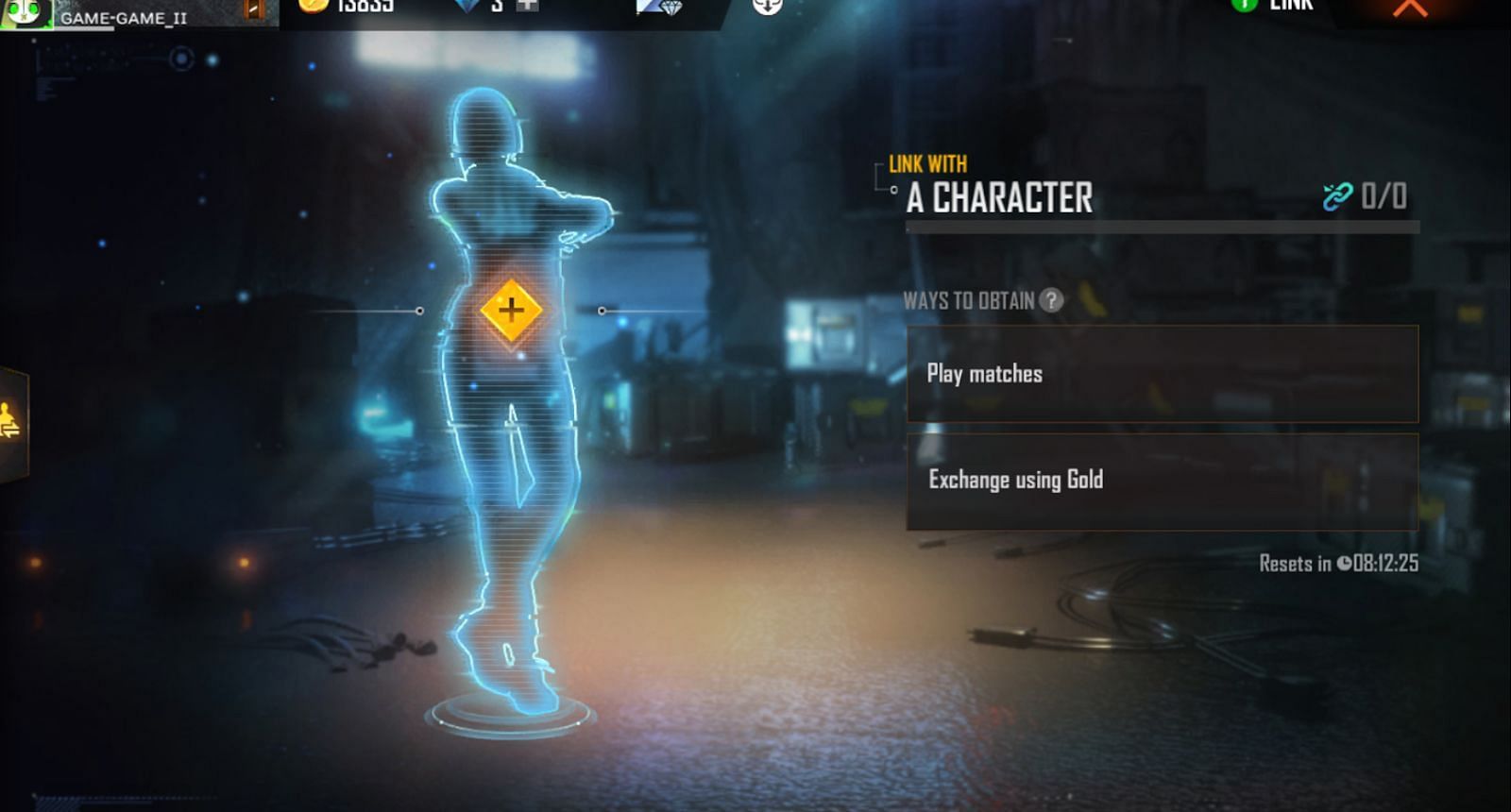1511x812 pixels.
Task: Close the Link screen with orange X
Action: point(1410,8)
